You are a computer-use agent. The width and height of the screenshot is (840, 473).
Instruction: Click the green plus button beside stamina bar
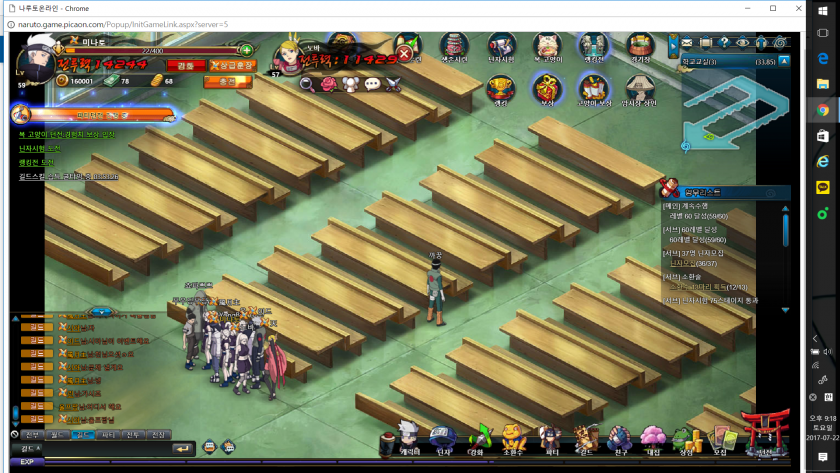tap(247, 50)
